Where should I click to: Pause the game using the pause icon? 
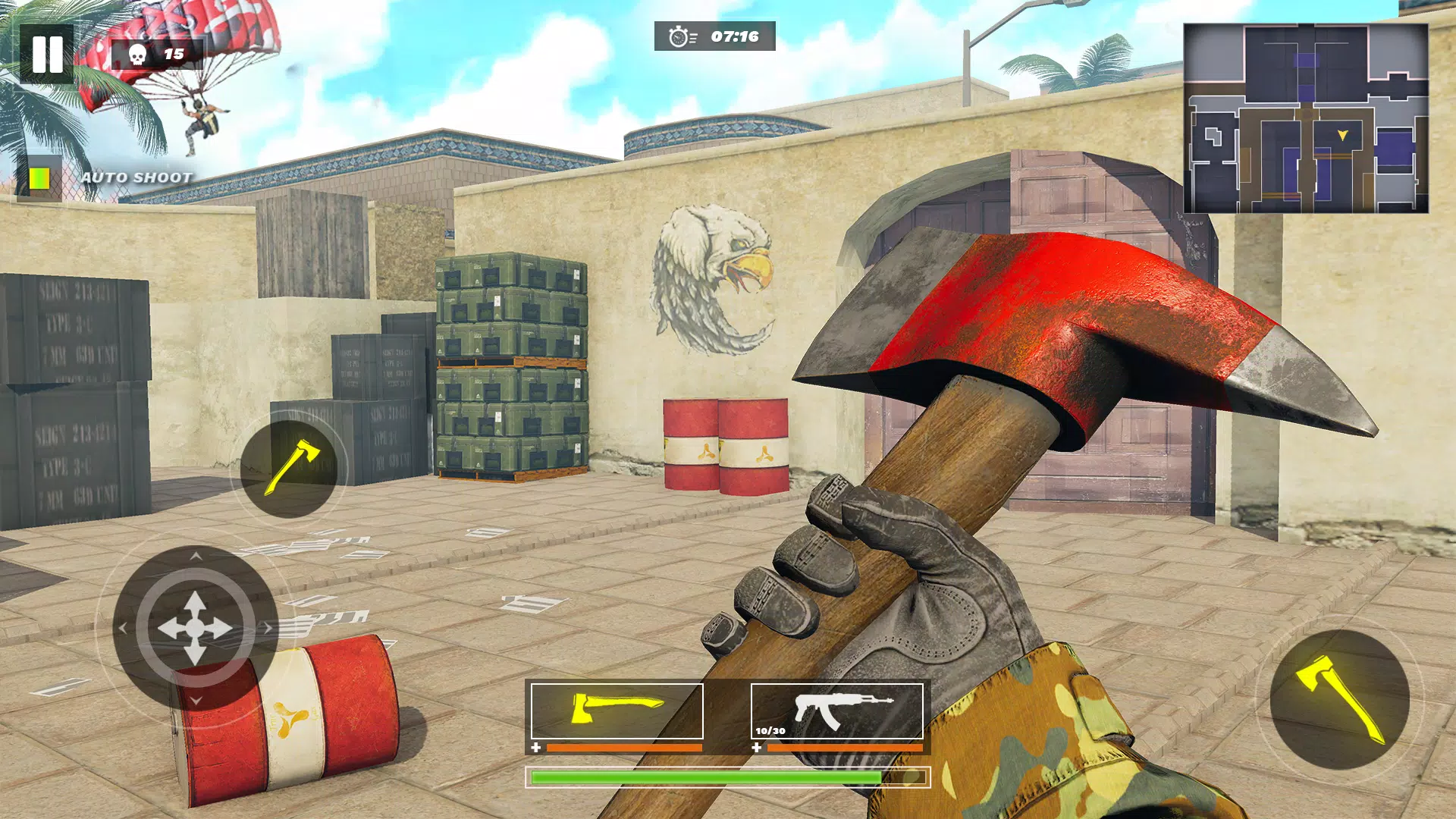click(x=48, y=53)
